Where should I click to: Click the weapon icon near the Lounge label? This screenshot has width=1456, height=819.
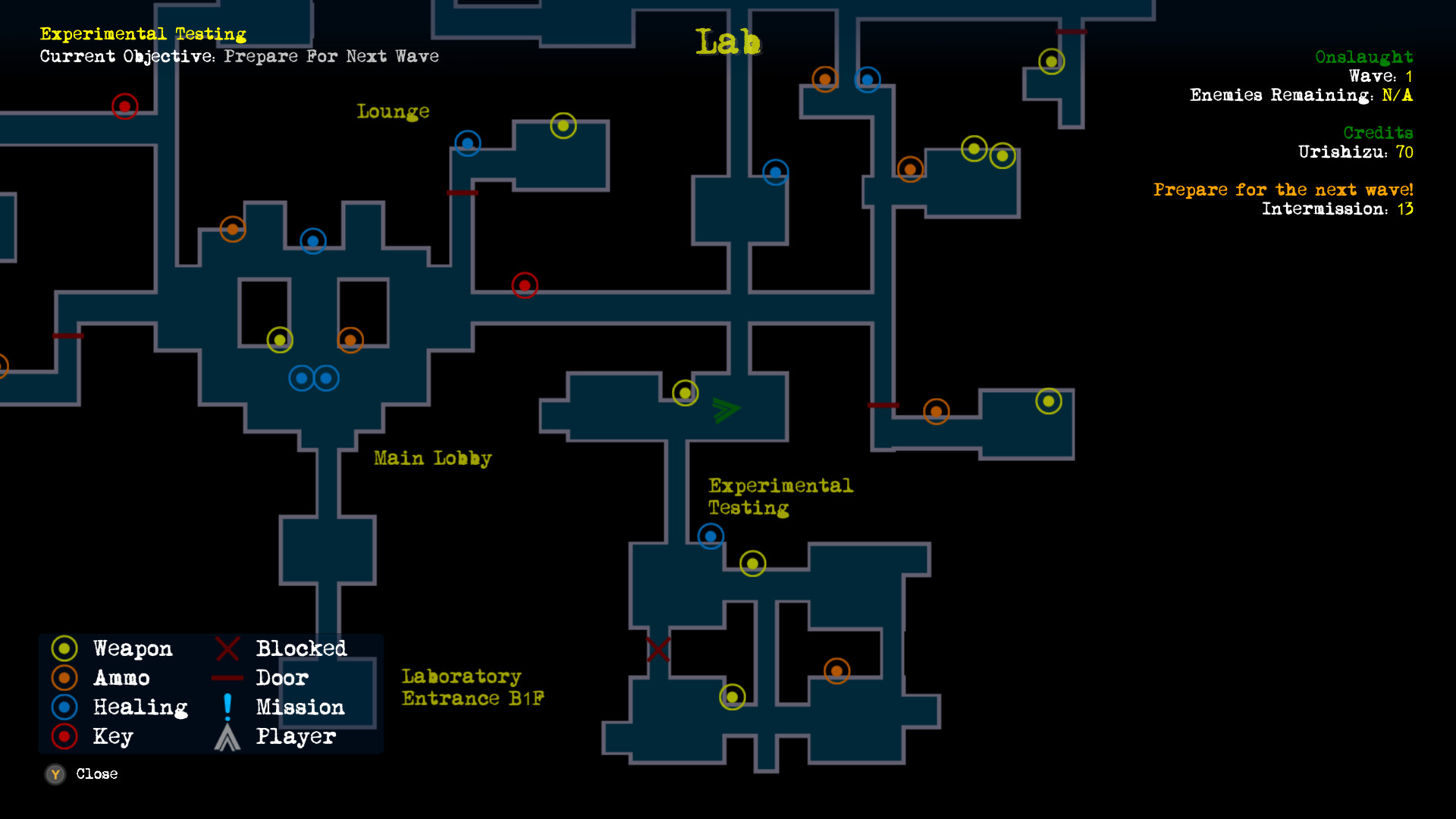pos(563,126)
